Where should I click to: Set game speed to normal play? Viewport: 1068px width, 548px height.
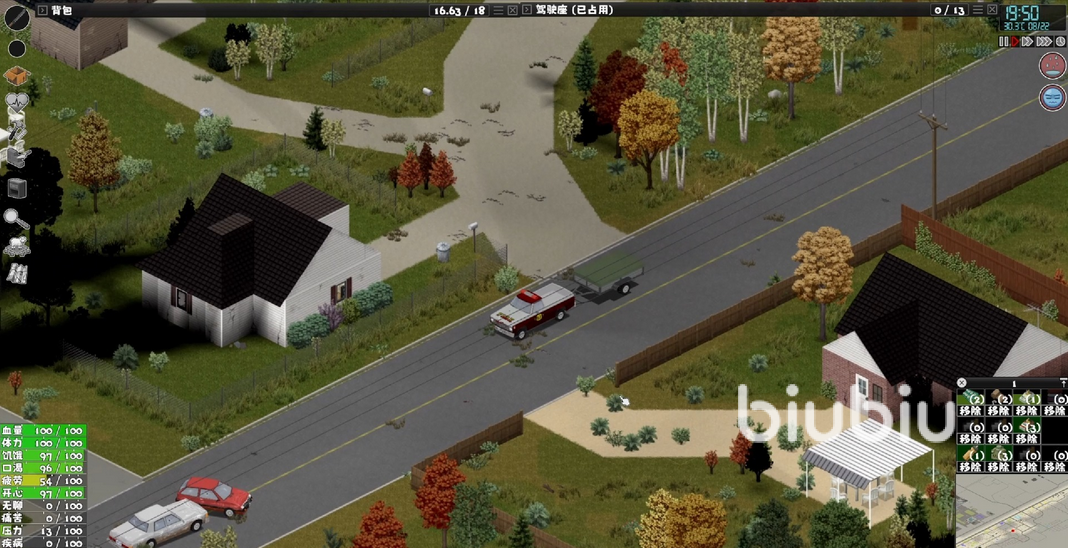coord(1015,41)
